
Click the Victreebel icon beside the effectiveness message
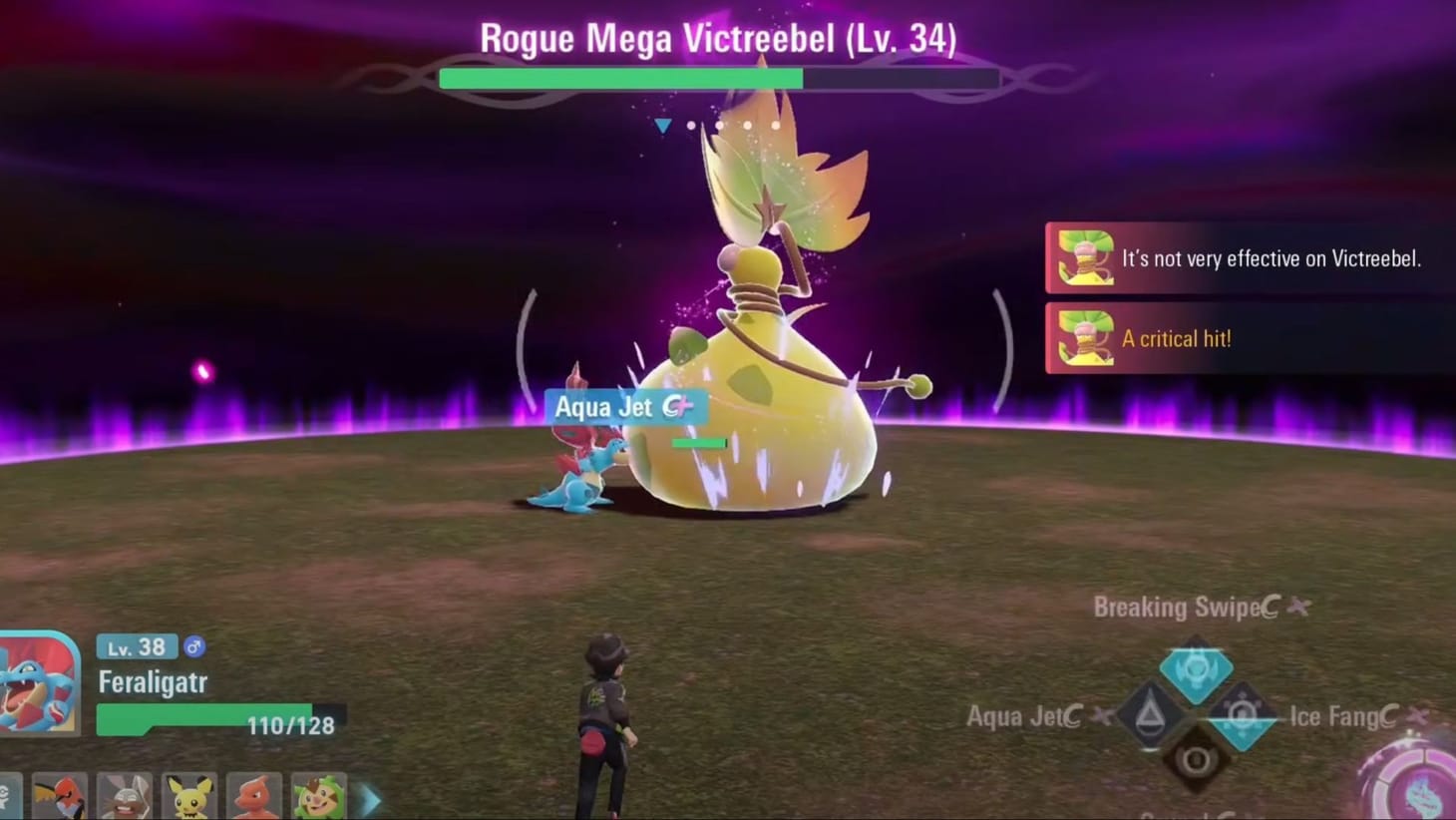pos(1084,259)
